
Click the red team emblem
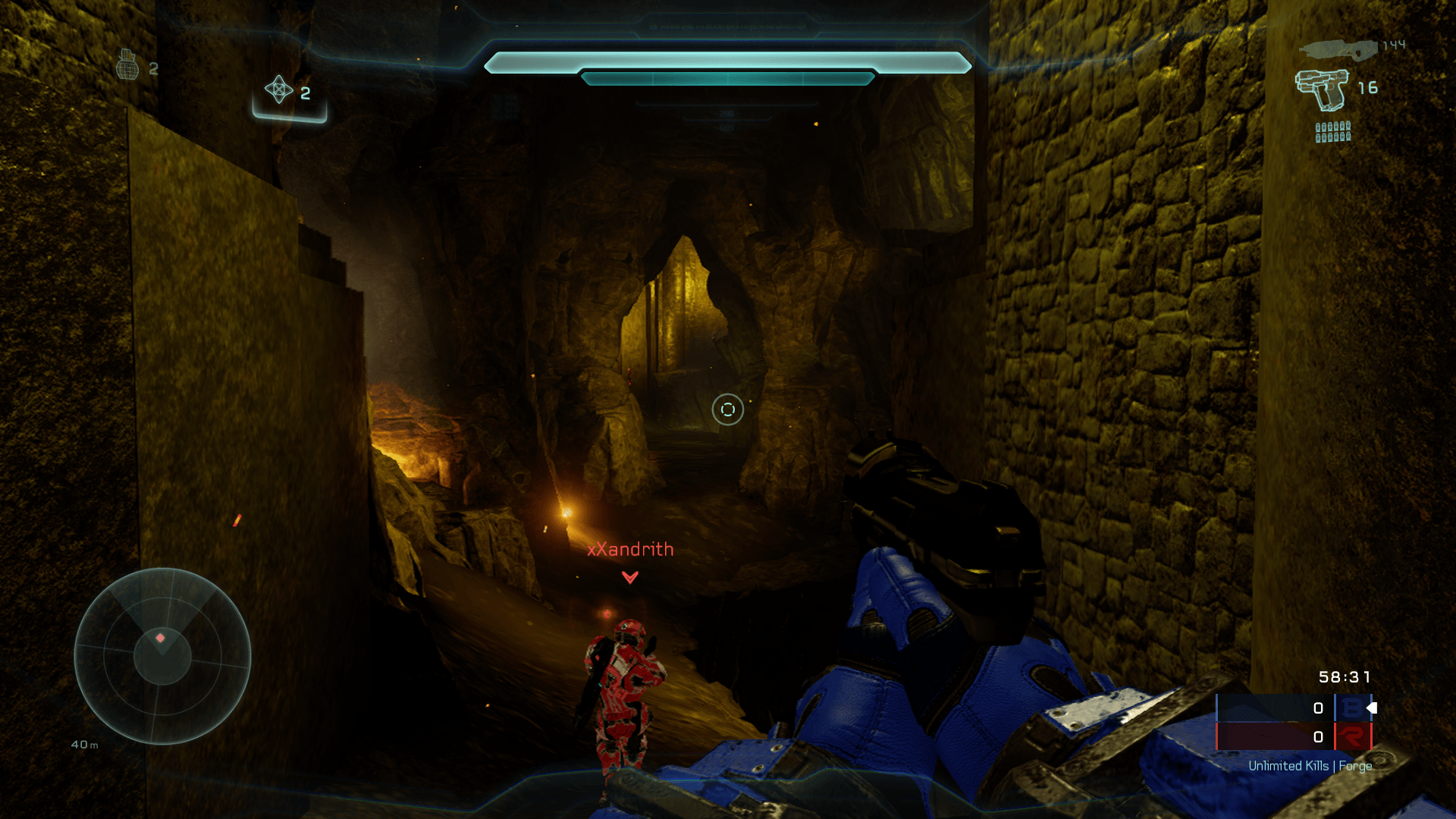[1352, 736]
